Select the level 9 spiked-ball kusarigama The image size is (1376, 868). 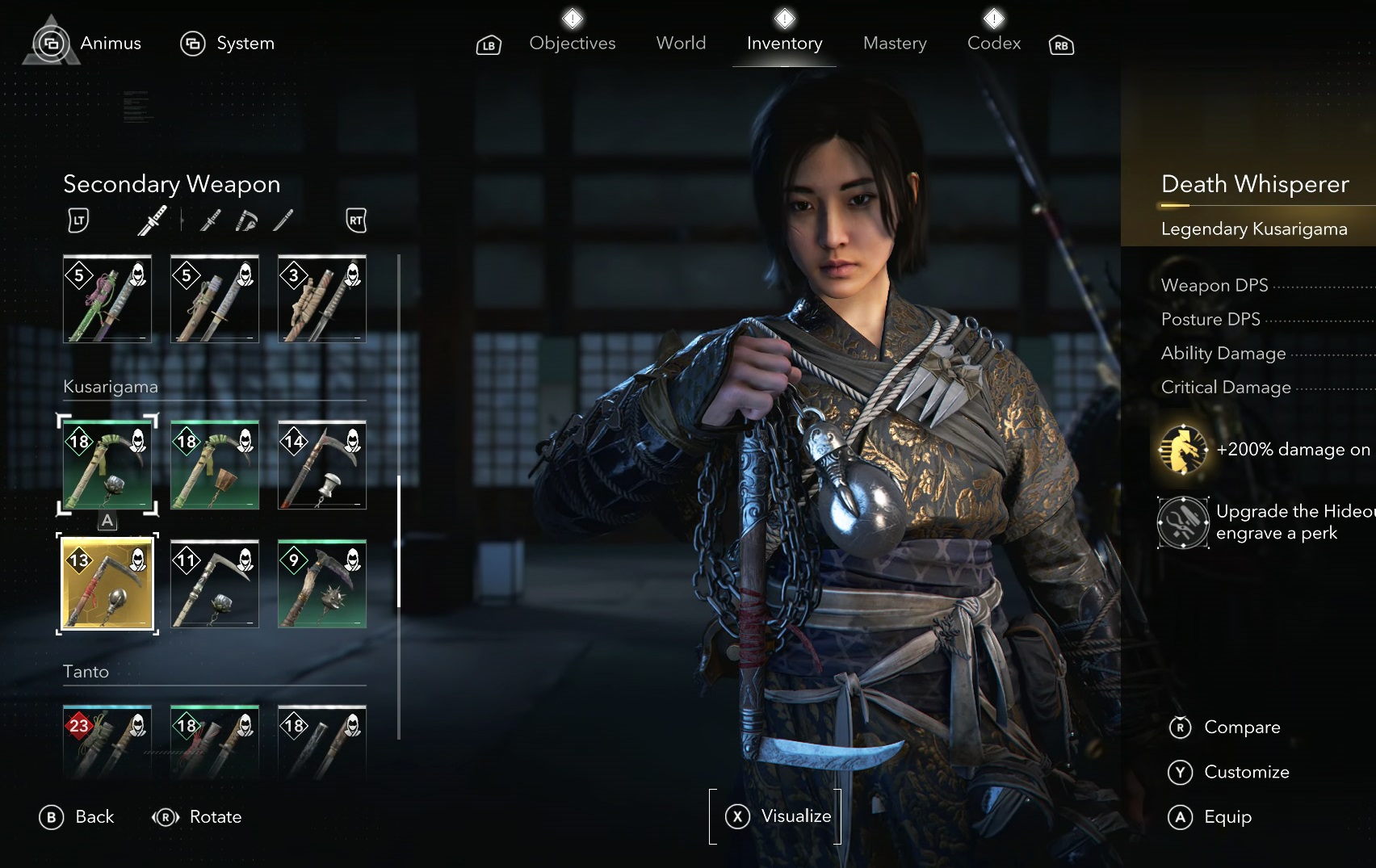[x=321, y=584]
